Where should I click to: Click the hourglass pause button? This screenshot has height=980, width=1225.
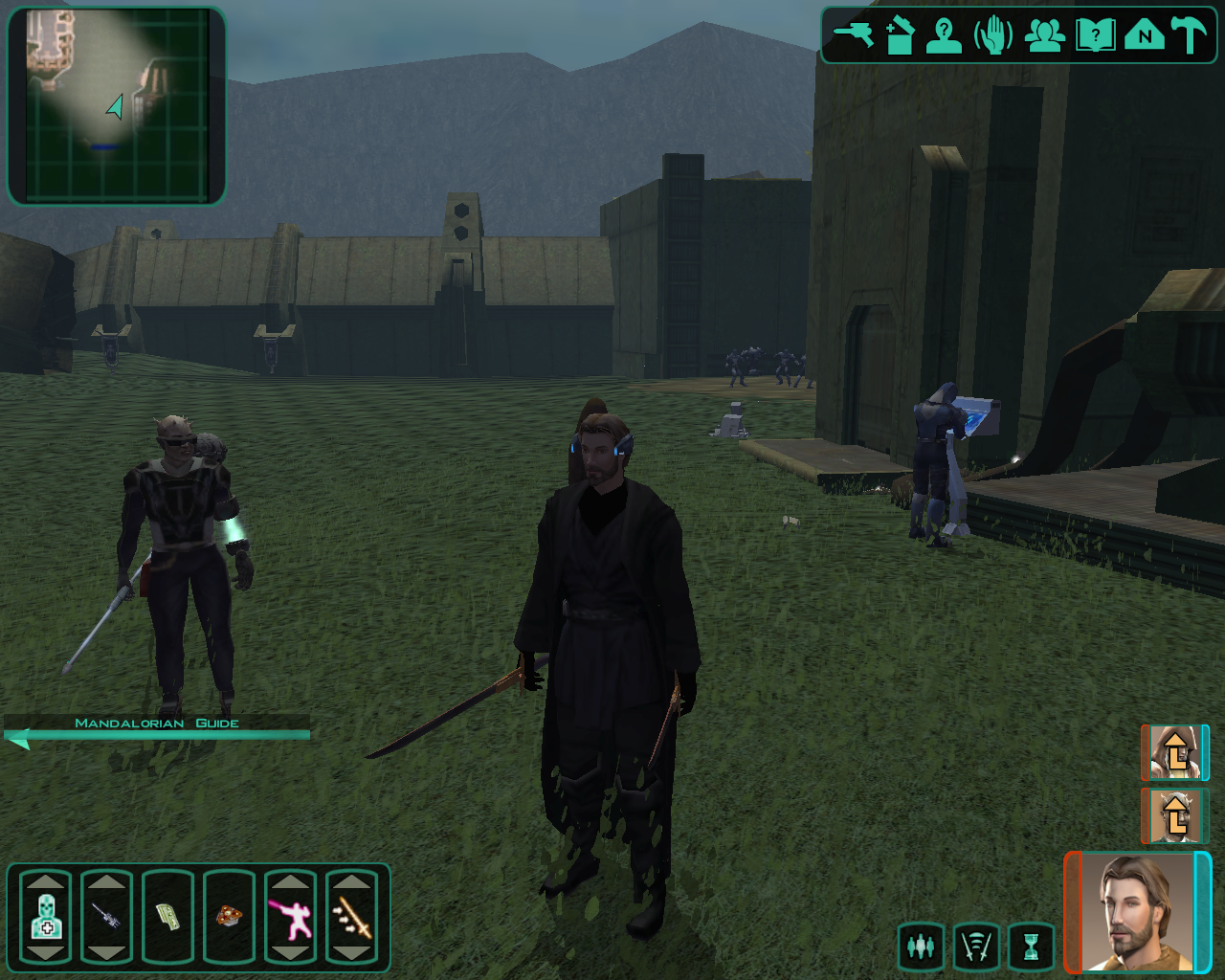pyautogui.click(x=1031, y=947)
